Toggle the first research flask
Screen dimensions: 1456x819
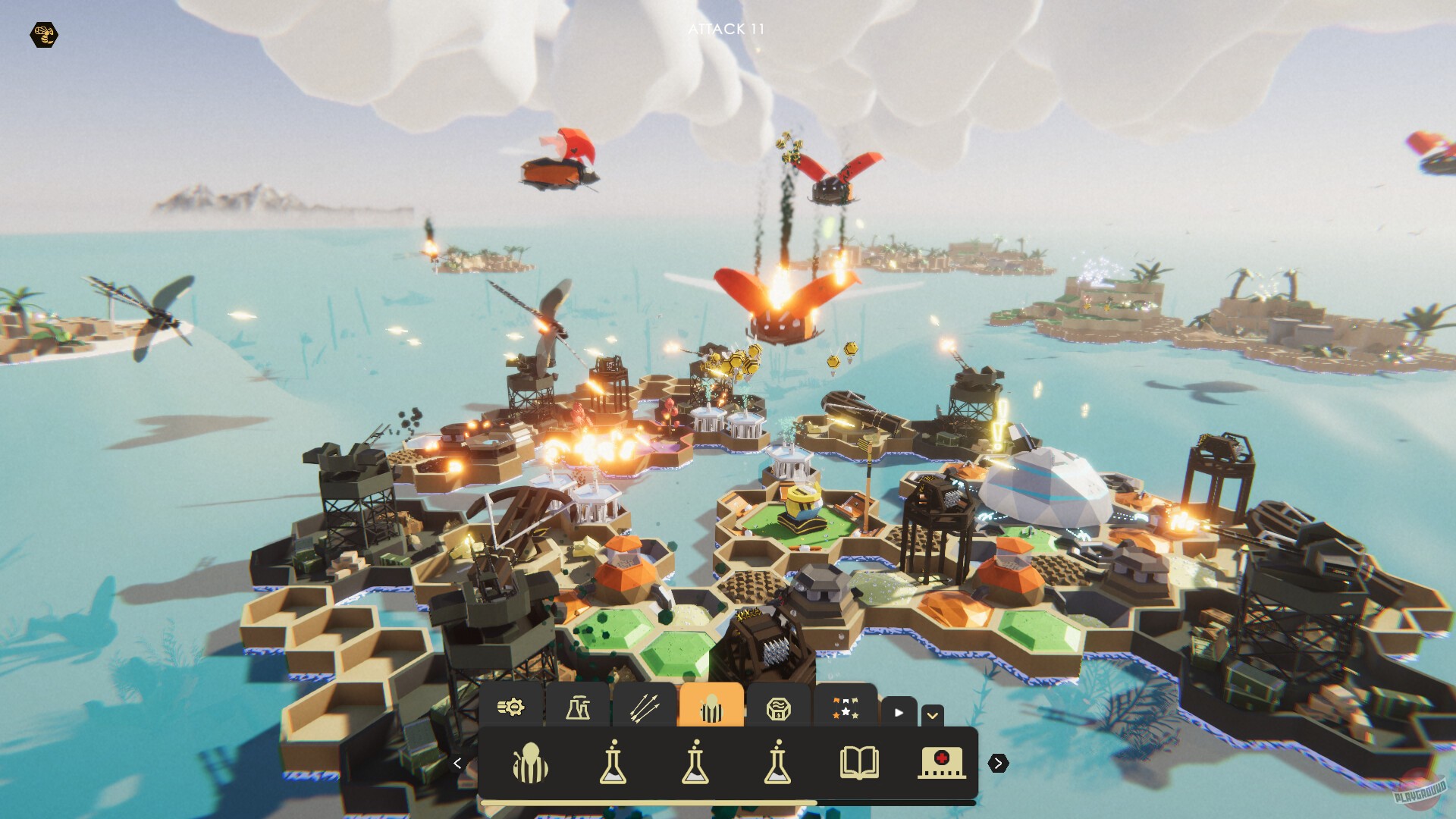[x=613, y=764]
